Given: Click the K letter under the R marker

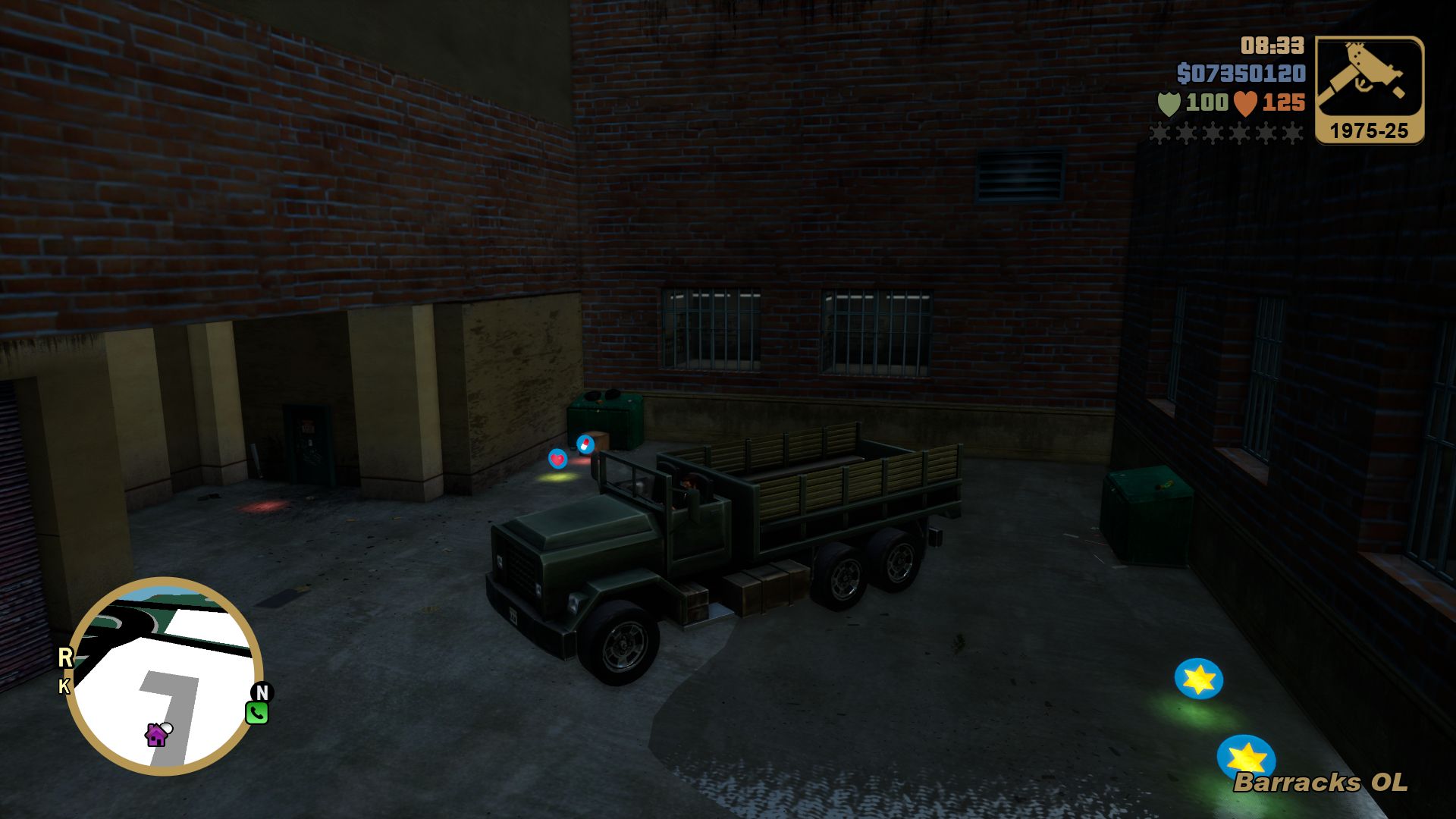Looking at the screenshot, I should click(64, 686).
